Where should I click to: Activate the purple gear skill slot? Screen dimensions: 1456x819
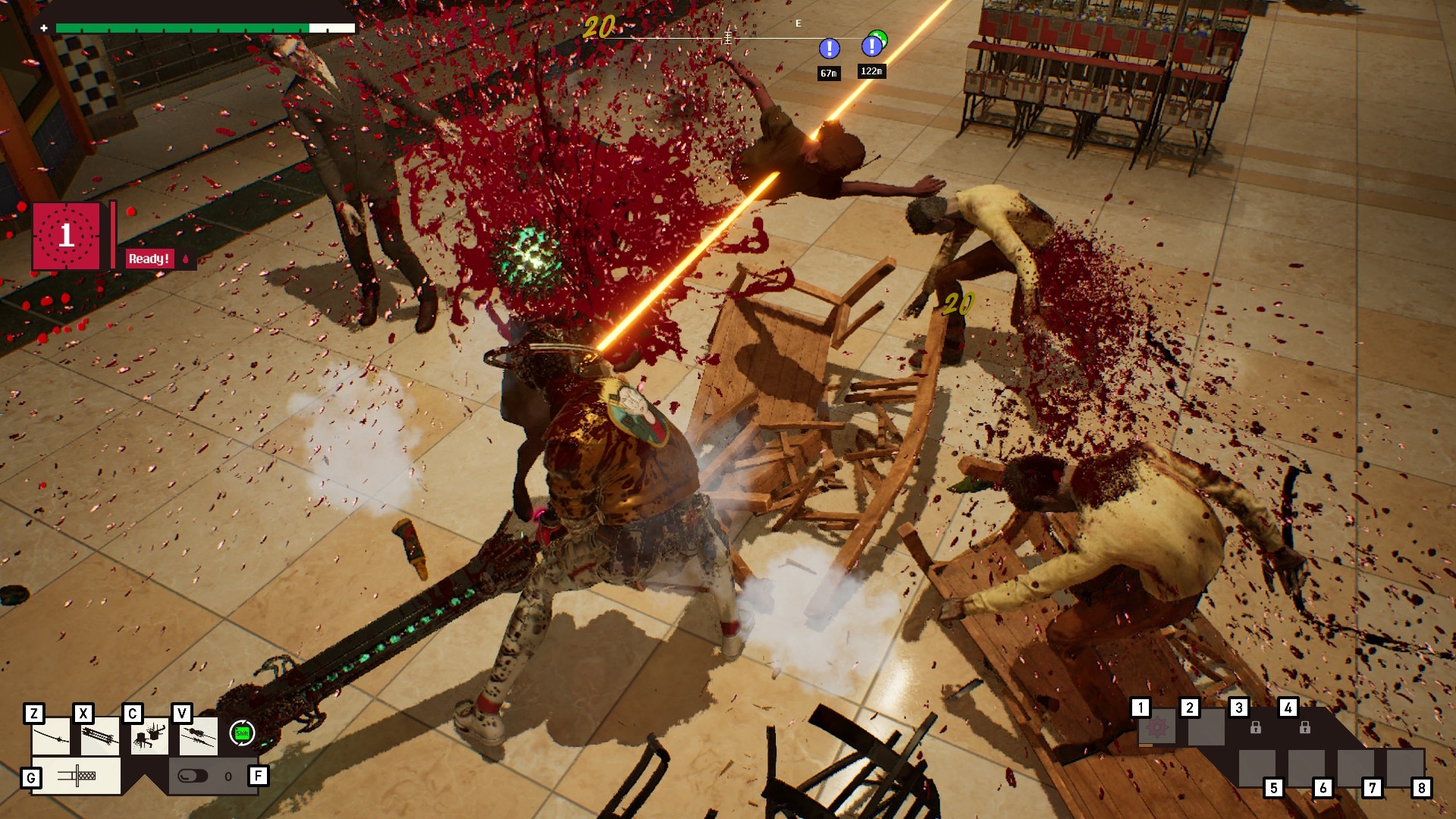1157,729
